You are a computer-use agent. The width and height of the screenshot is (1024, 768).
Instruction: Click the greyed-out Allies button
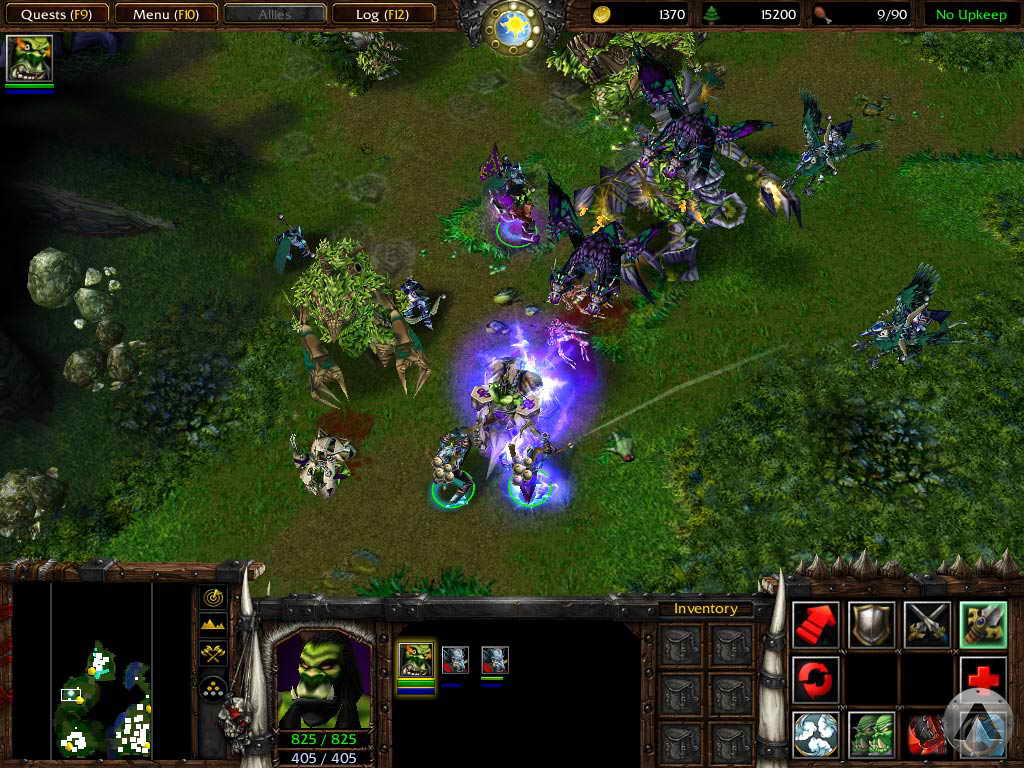[275, 14]
